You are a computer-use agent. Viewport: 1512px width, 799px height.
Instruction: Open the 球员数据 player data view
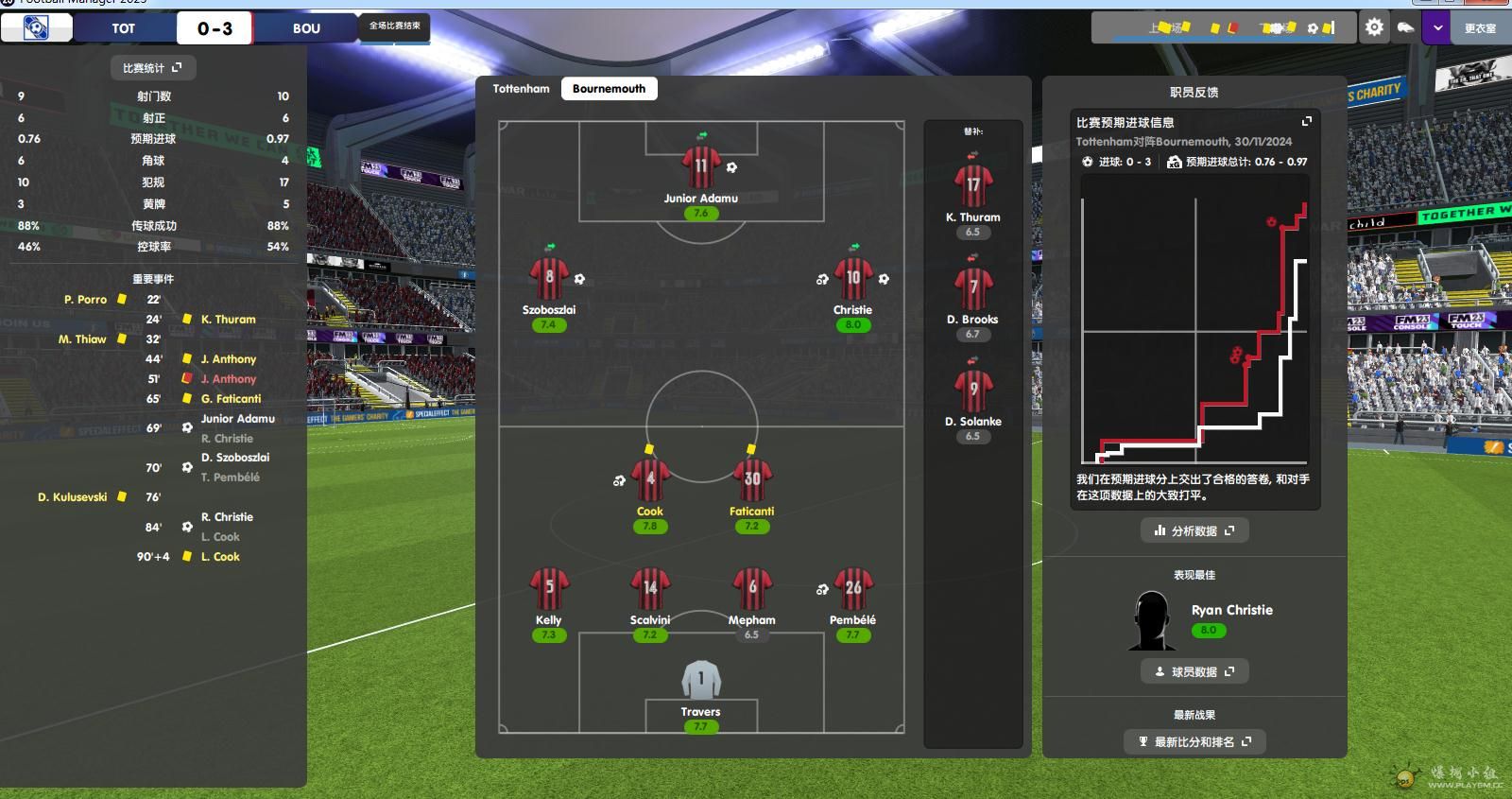click(x=1194, y=671)
